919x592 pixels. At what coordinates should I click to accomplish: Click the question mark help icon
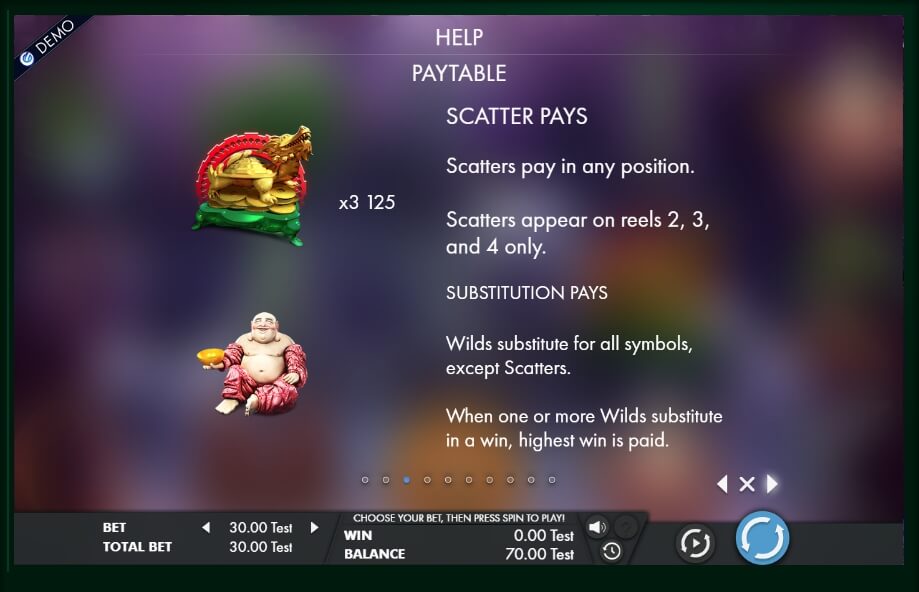[x=625, y=527]
